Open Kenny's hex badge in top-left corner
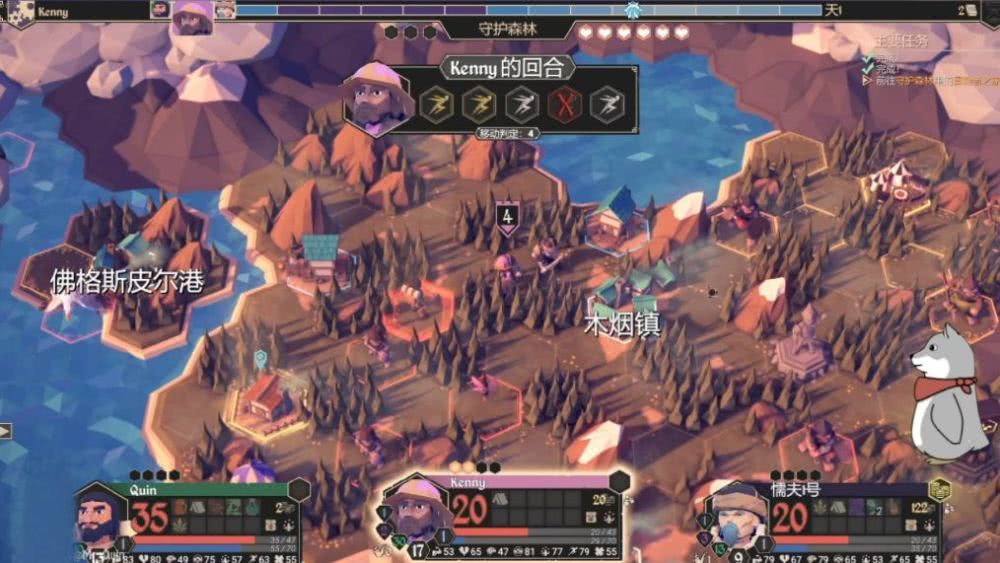Image resolution: width=1000 pixels, height=563 pixels. pyautogui.click(x=21, y=13)
